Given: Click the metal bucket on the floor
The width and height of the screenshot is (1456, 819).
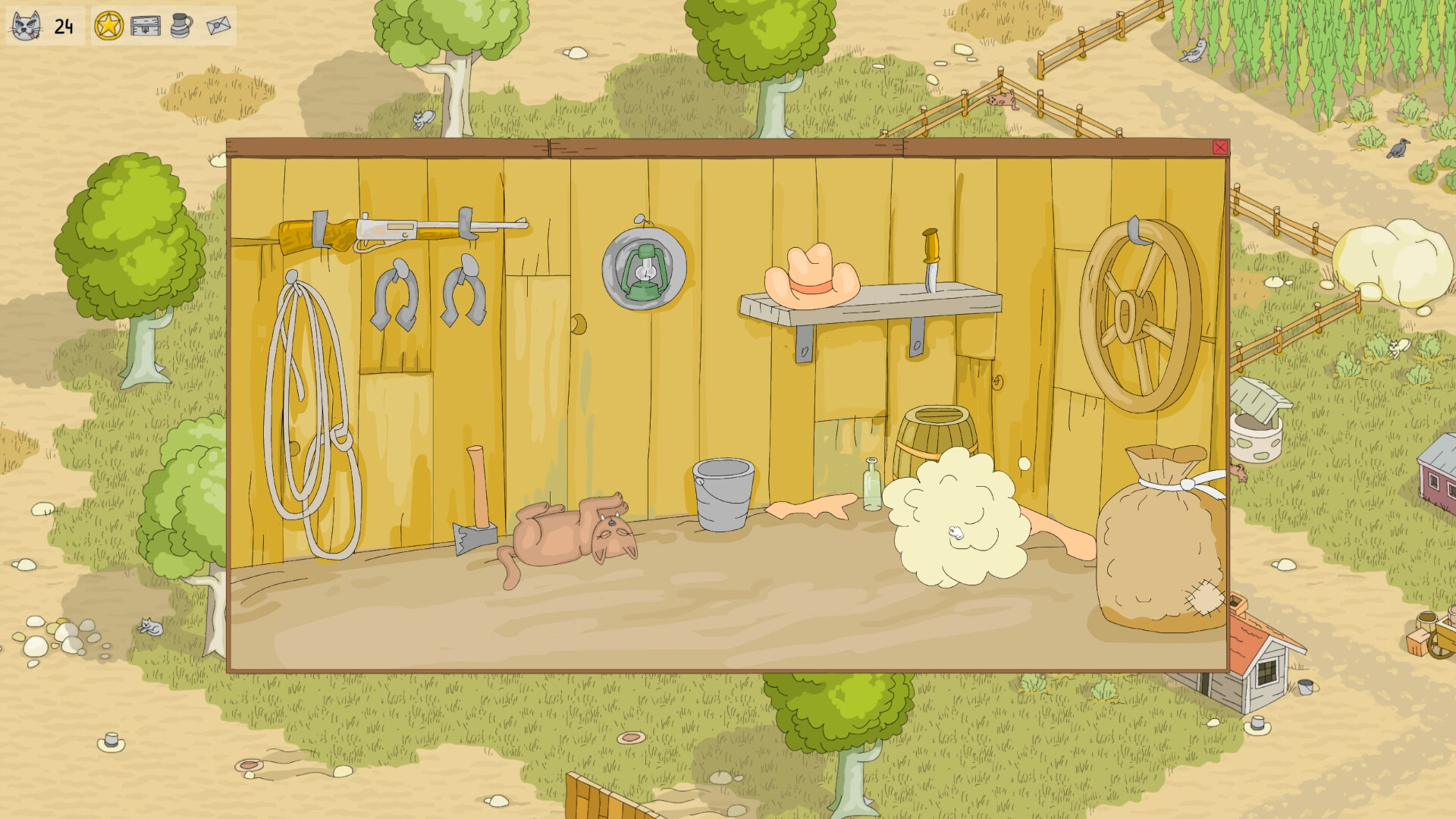Looking at the screenshot, I should pos(724,493).
